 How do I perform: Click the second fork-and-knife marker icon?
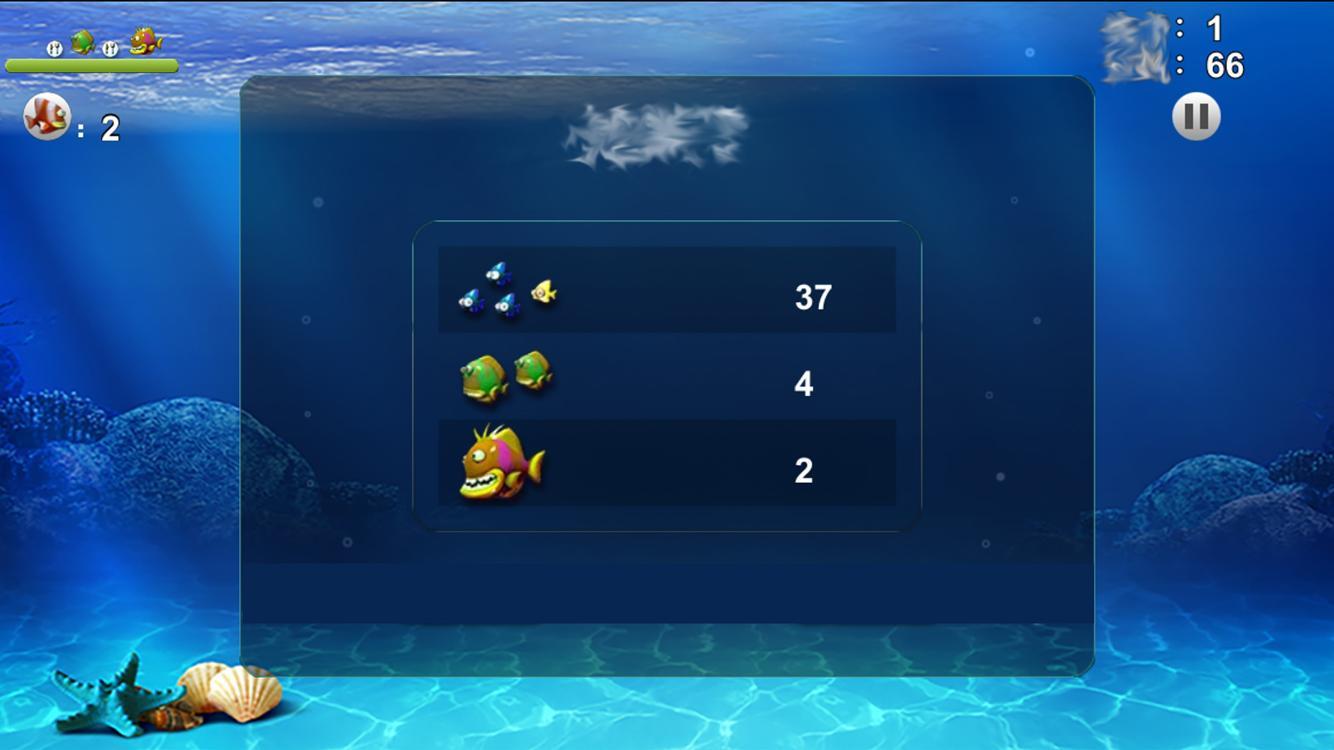[x=110, y=48]
